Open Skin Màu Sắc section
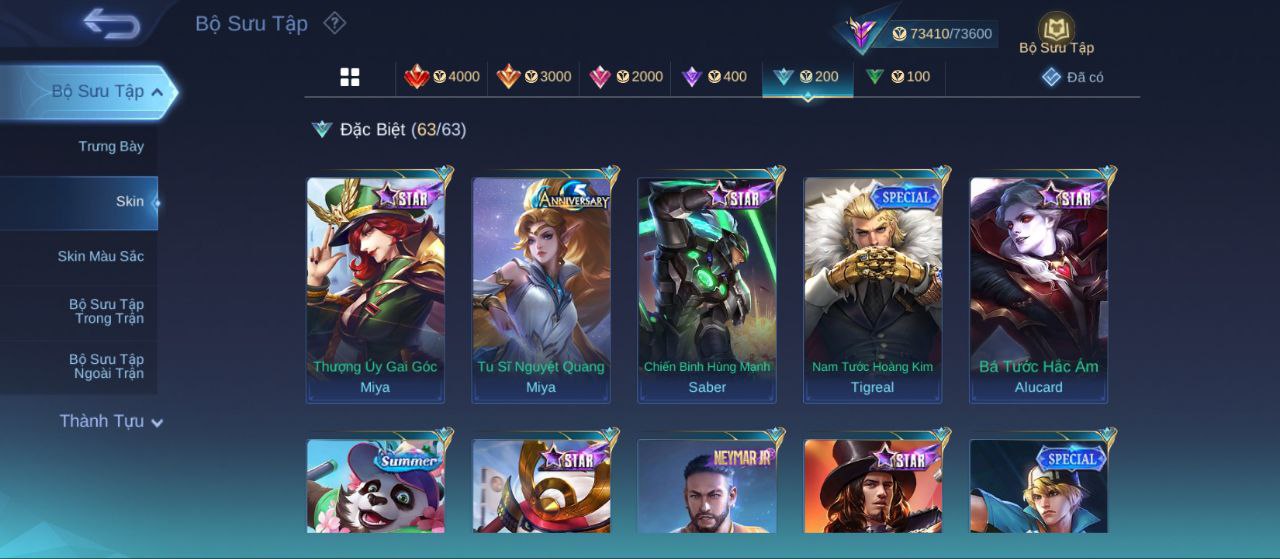The height and width of the screenshot is (559, 1280). [x=100, y=257]
